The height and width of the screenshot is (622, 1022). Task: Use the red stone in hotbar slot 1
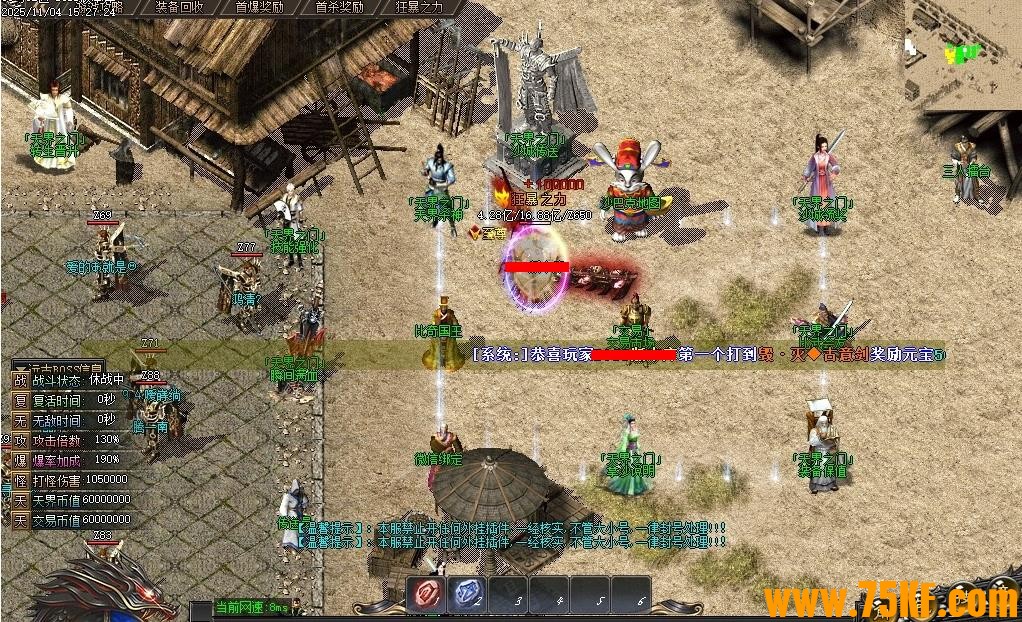click(426, 594)
